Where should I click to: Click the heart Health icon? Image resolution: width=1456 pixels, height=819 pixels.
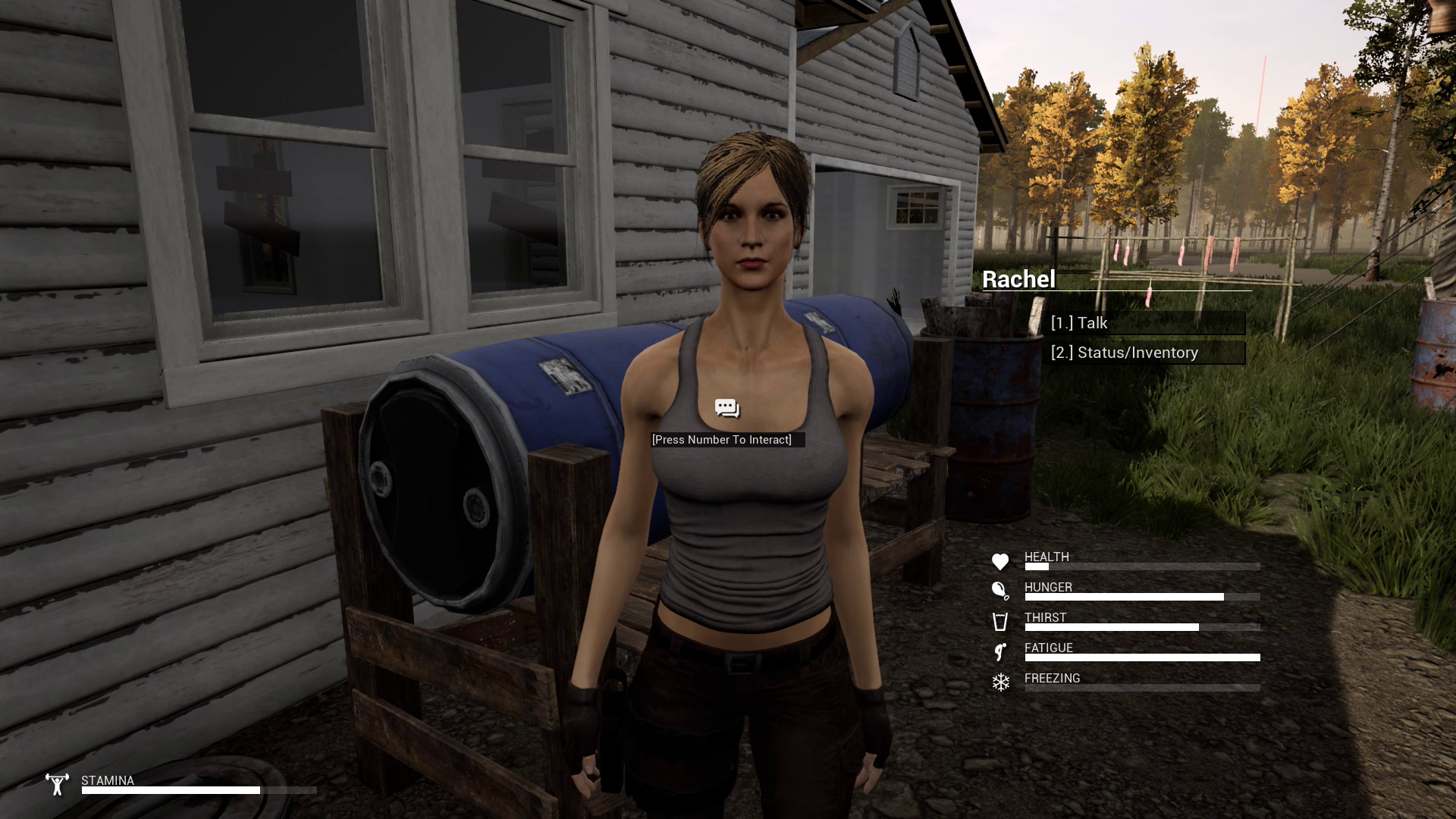[1001, 562]
